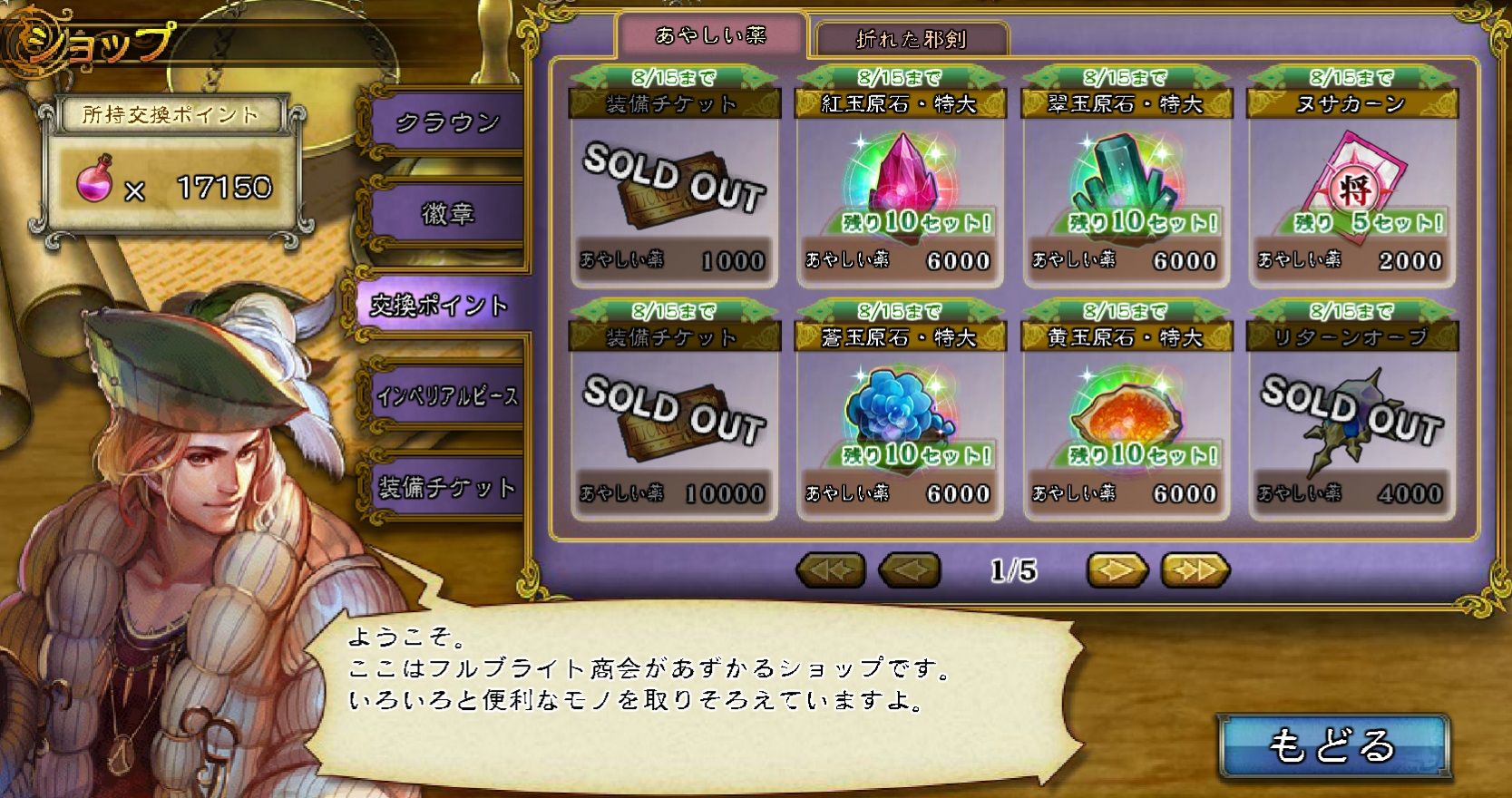This screenshot has width=1512, height=798.
Task: Click the potion icon beside 17150 points
Action: click(92, 182)
